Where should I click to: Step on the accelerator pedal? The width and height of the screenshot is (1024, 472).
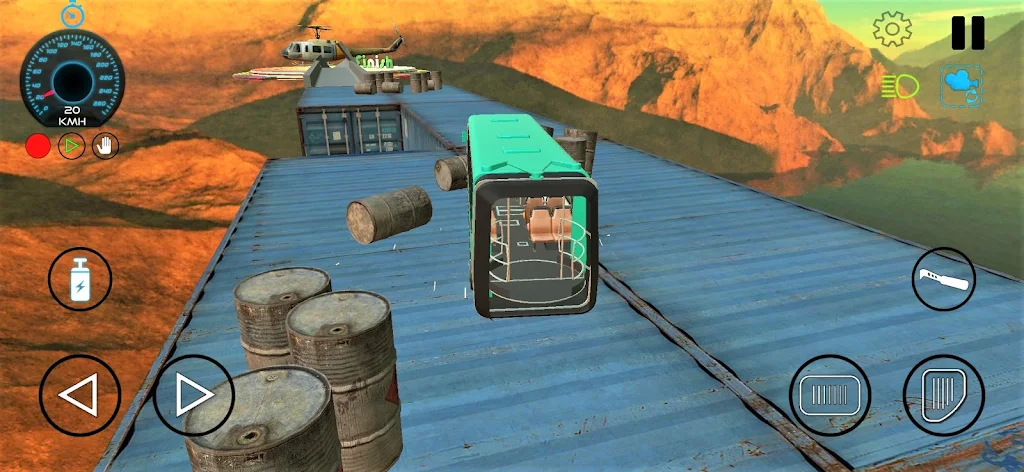943,395
